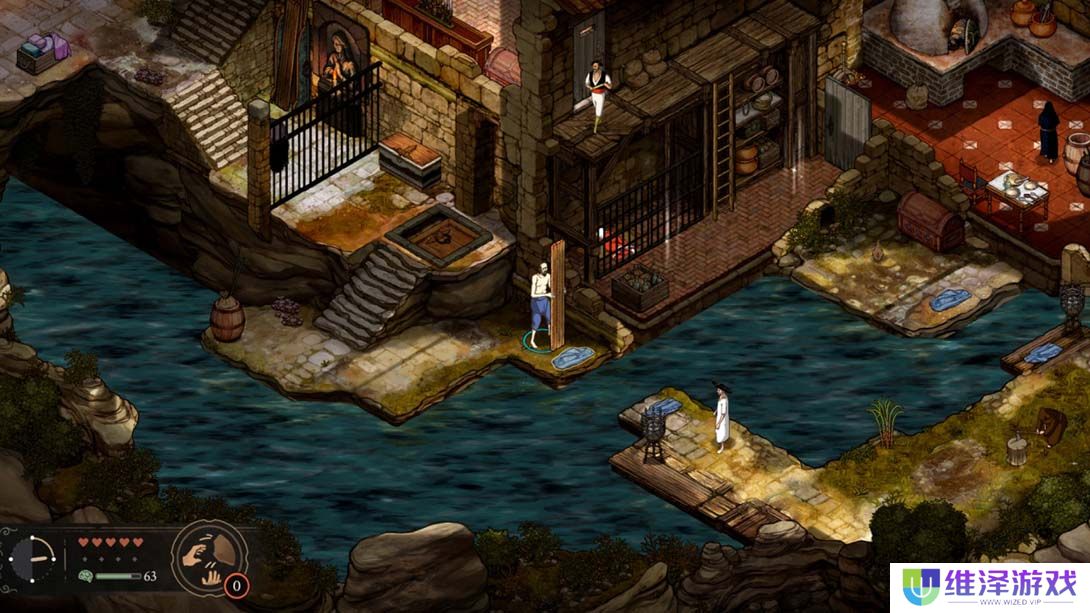Activate the hand-throwing-stone ability icon

tap(208, 557)
